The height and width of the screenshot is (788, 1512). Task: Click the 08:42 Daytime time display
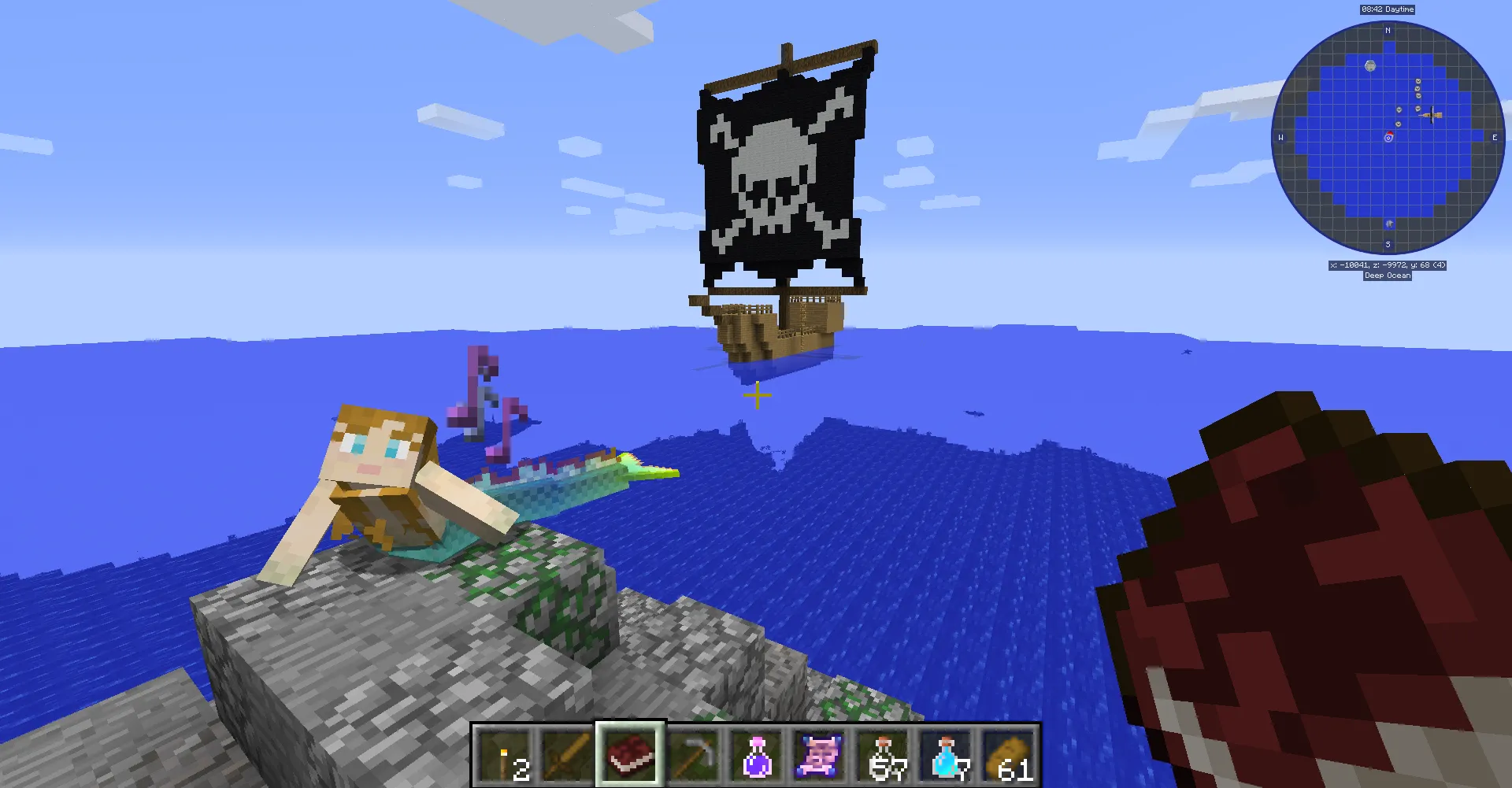click(1386, 9)
